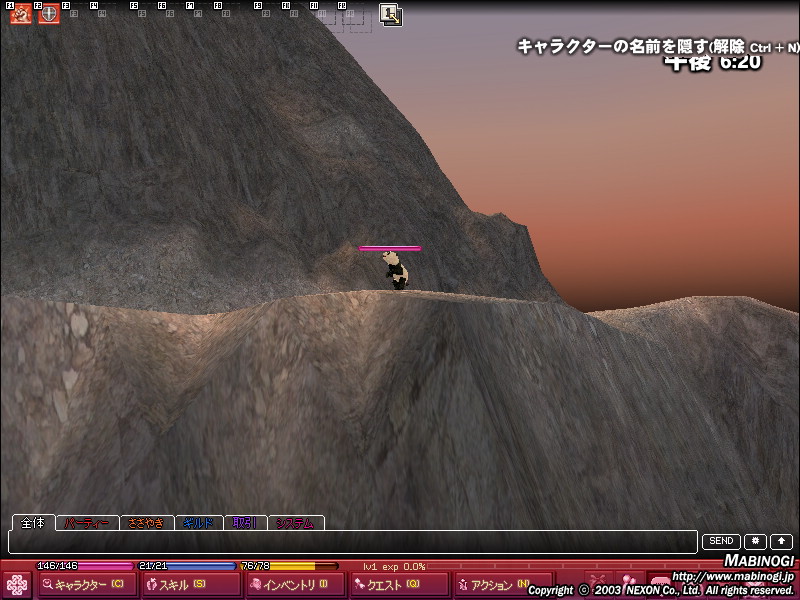Activate the F2 shield skill hotkey
The height and width of the screenshot is (600, 800).
(x=49, y=14)
